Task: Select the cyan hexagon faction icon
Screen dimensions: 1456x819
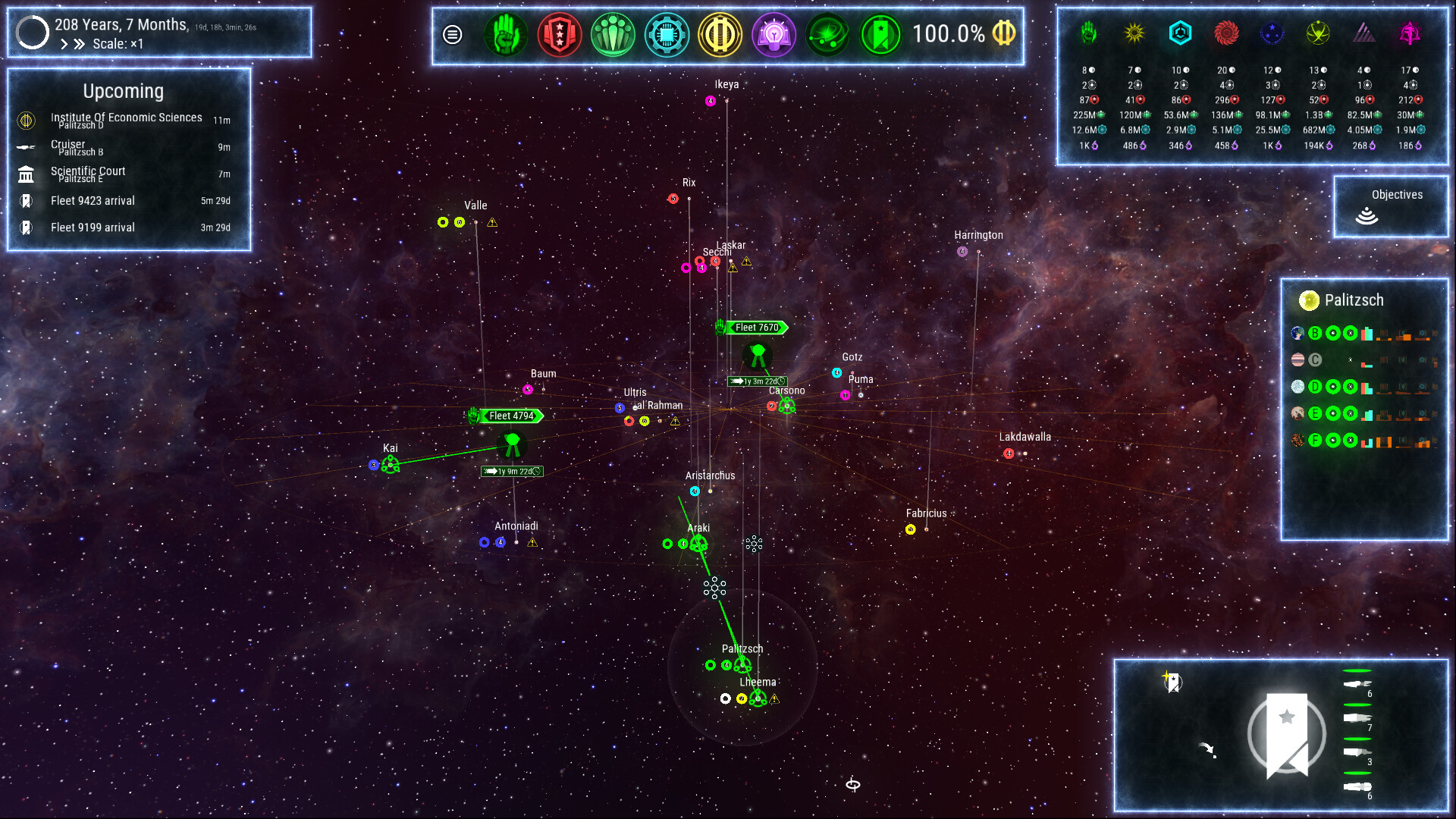Action: (1180, 33)
